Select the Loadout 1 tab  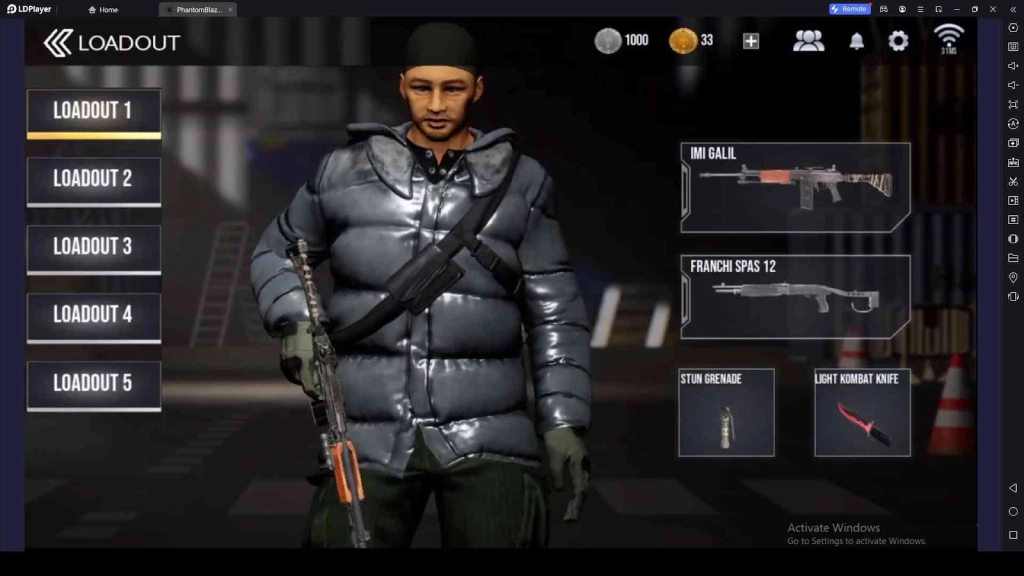93,112
